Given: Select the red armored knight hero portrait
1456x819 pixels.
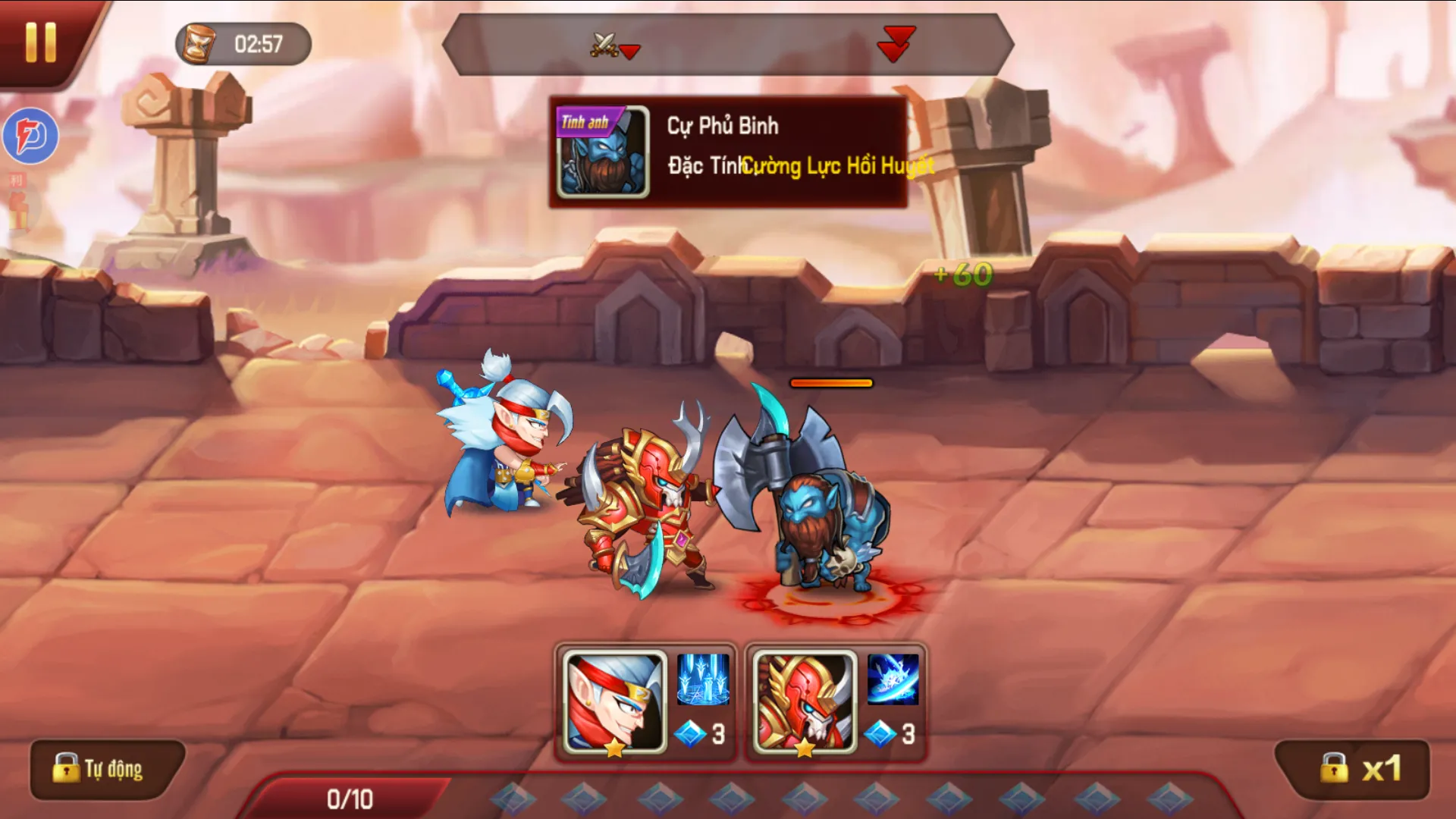Looking at the screenshot, I should (805, 703).
